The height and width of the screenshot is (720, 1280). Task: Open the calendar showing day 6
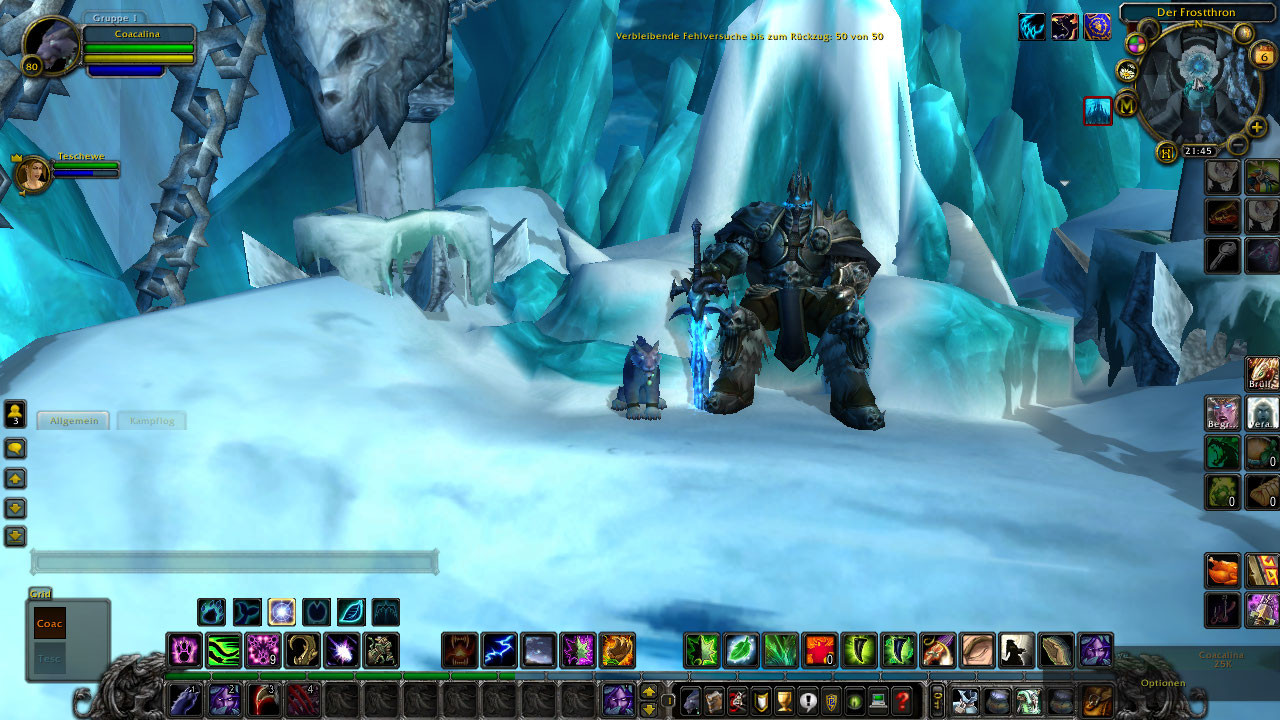click(x=1263, y=56)
